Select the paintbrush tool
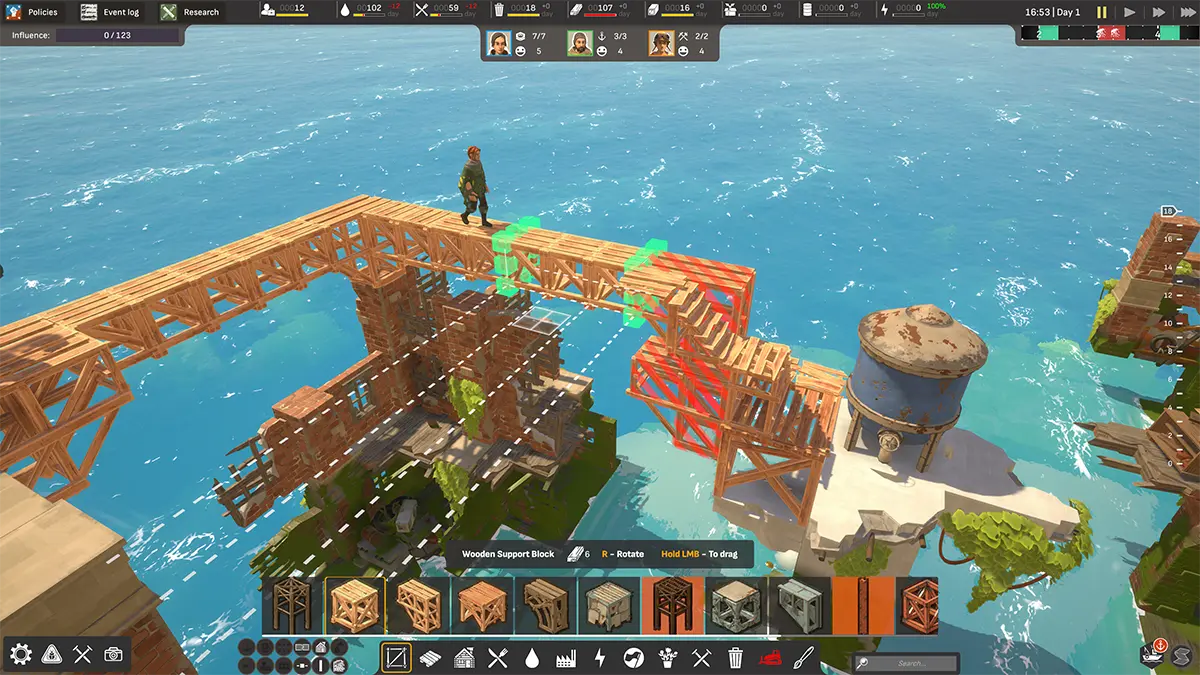Image resolution: width=1200 pixels, height=675 pixels. coord(803,657)
